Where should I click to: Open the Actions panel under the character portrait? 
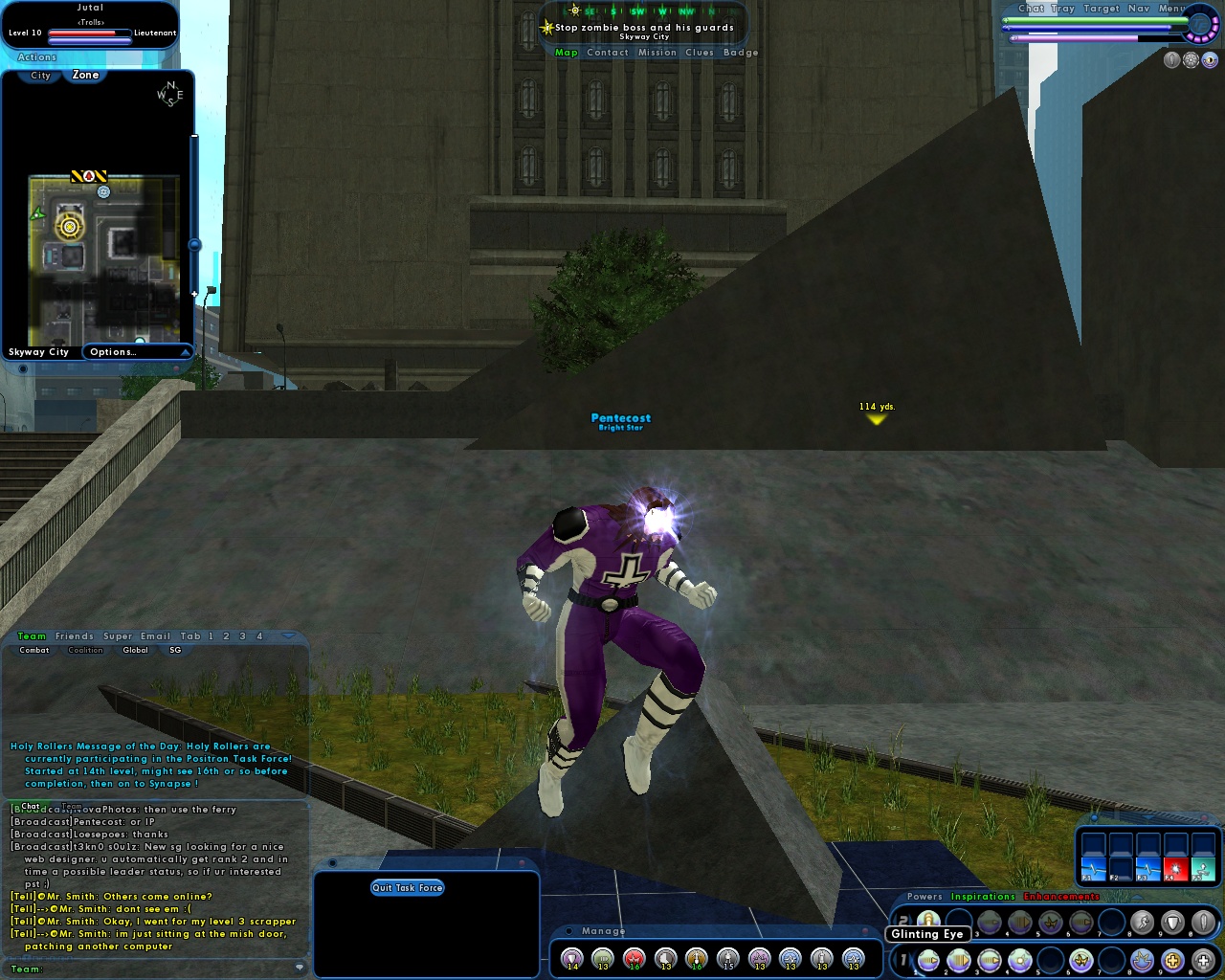(36, 56)
